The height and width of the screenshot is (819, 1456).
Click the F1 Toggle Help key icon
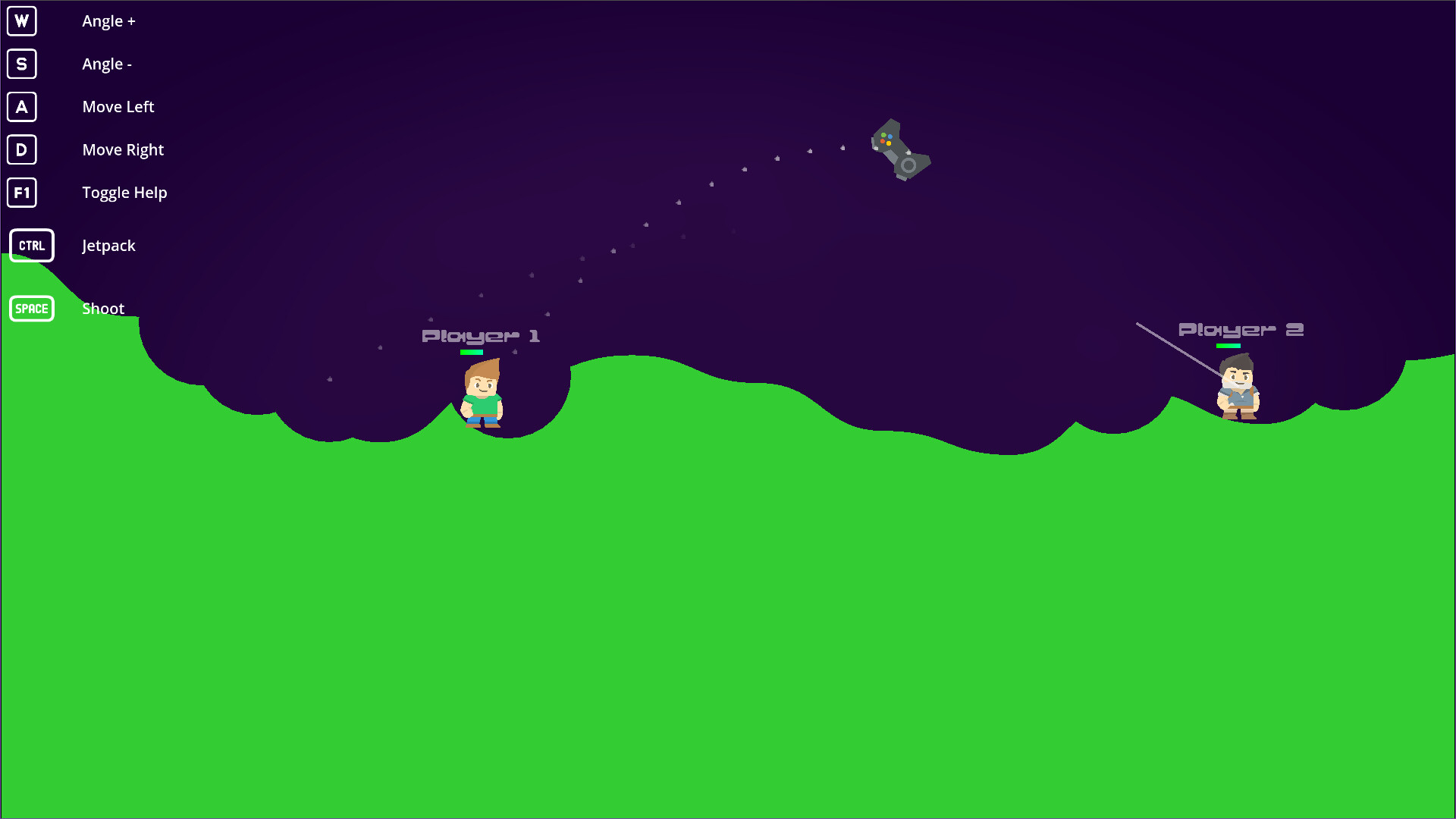[21, 193]
